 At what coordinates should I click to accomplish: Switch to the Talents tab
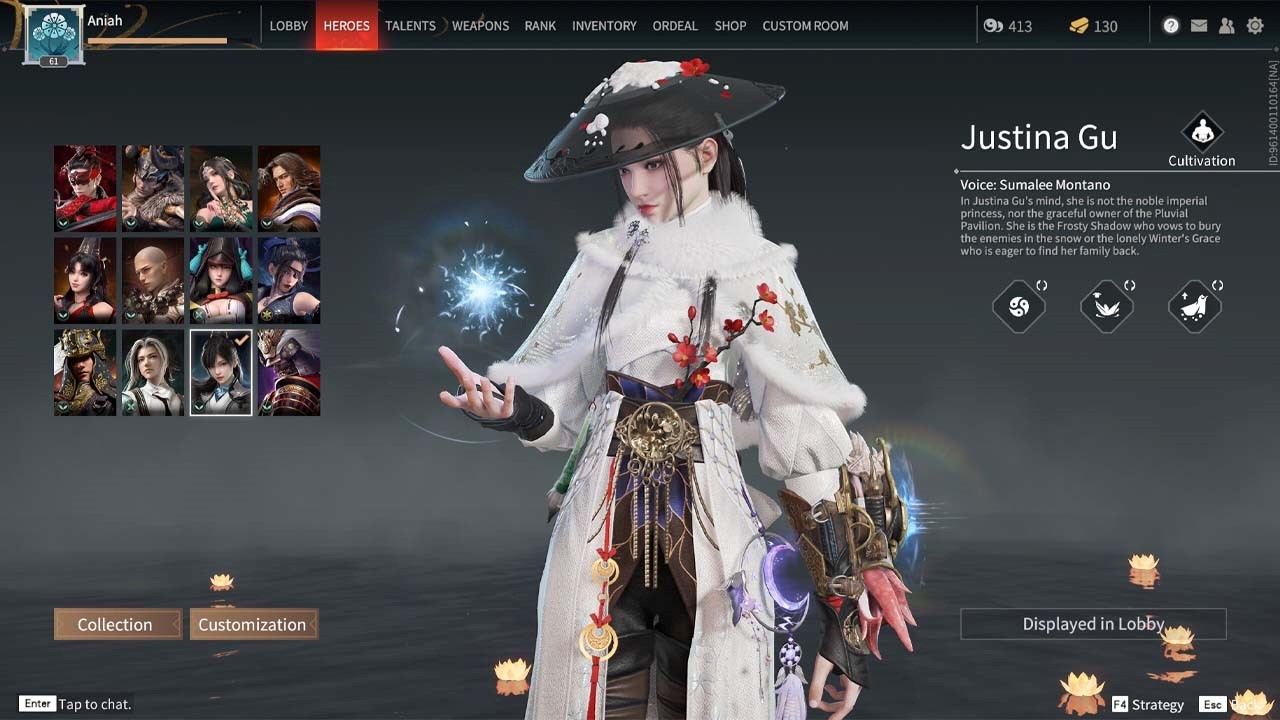point(410,26)
